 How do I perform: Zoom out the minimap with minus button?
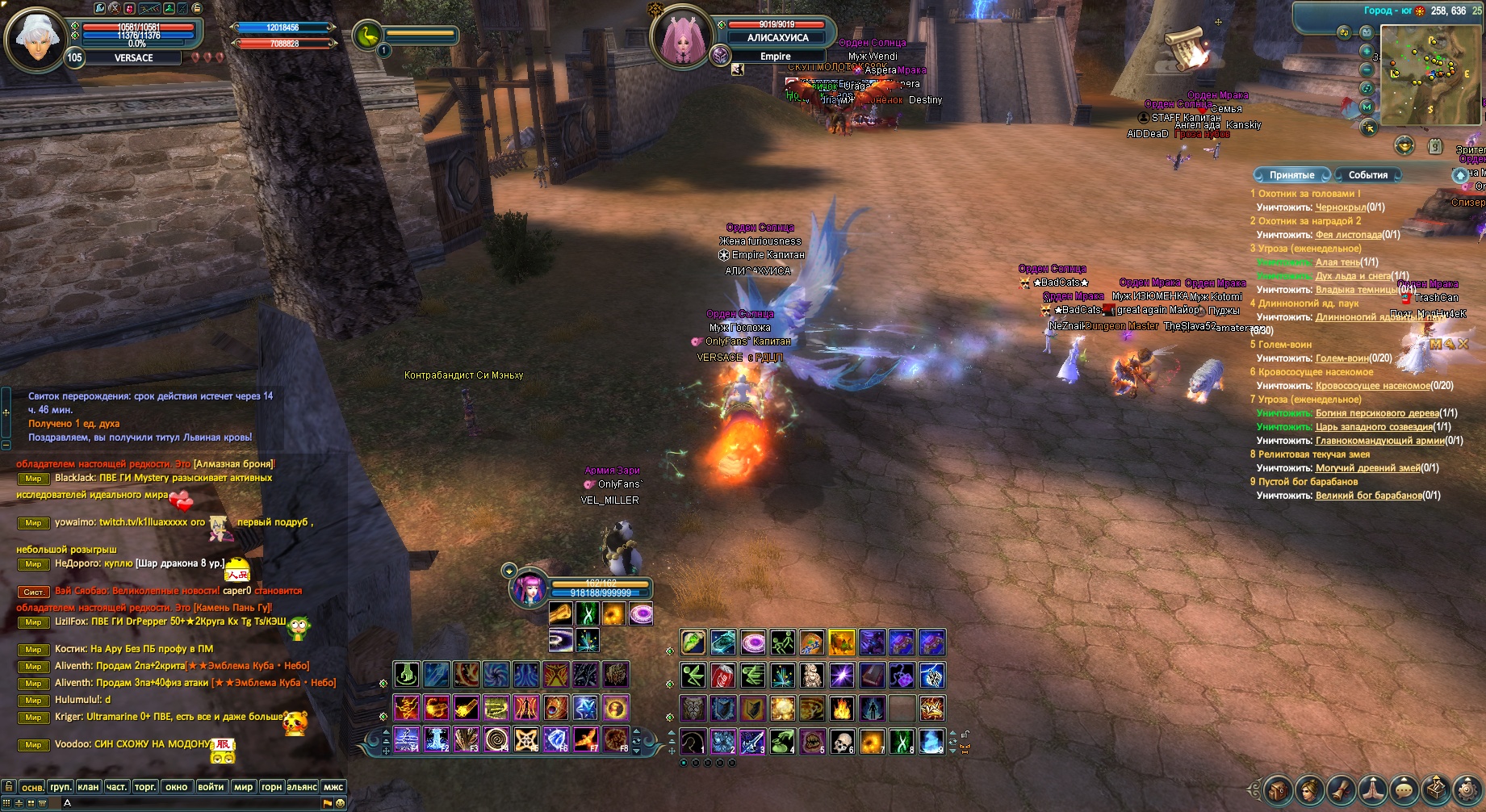(x=1367, y=70)
